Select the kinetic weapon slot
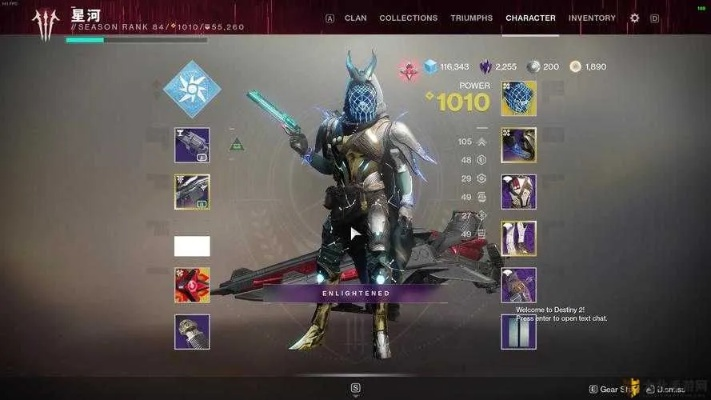This screenshot has height=400, width=711. [x=192, y=145]
